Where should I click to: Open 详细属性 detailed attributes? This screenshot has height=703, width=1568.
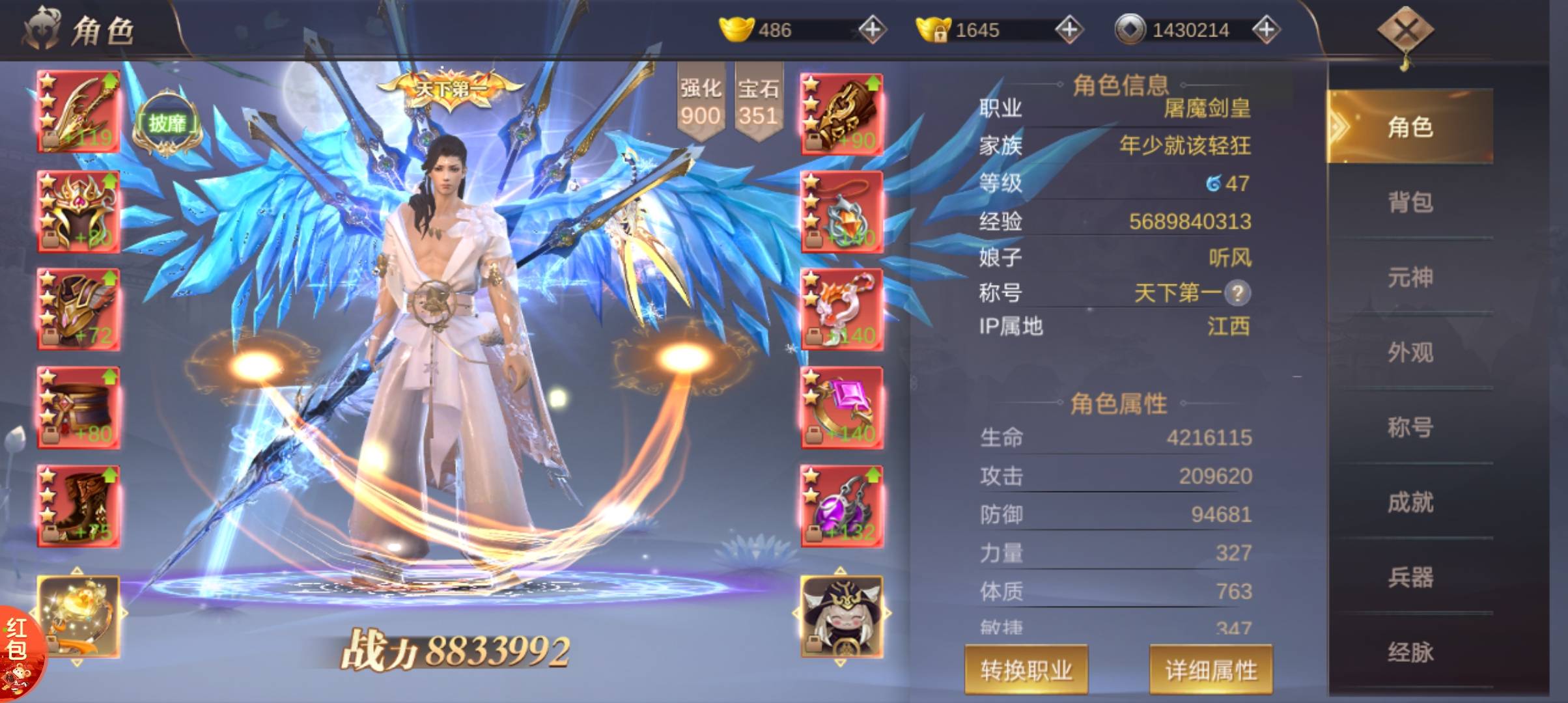[x=1211, y=669]
